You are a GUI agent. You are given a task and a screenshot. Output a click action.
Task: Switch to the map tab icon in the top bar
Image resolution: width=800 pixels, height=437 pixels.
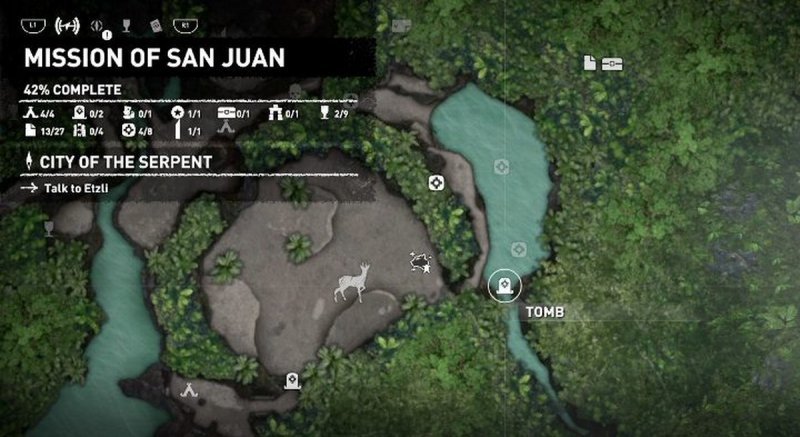(64, 22)
